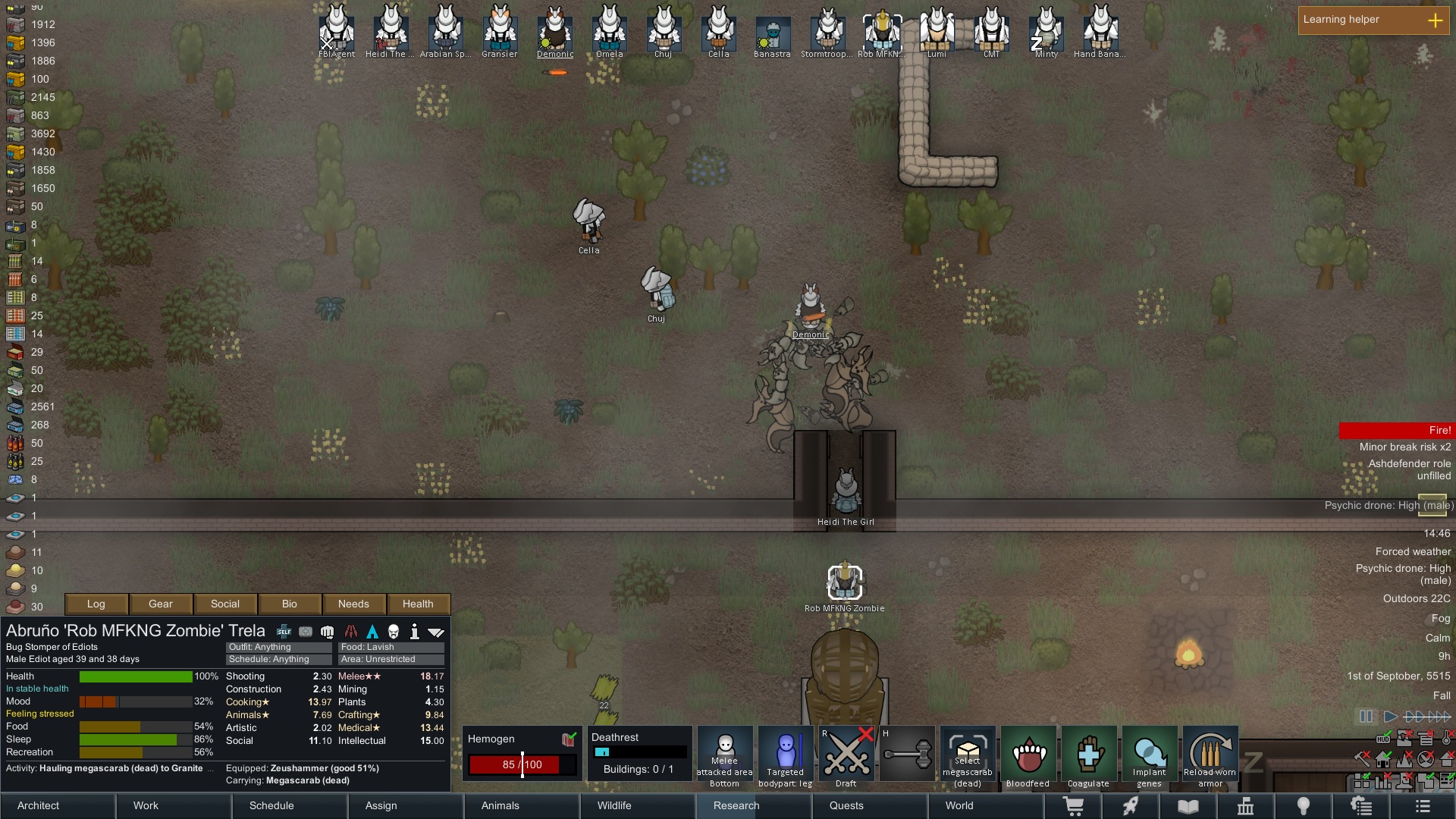Click the rocket ship icon on bottom bar

(x=1131, y=806)
